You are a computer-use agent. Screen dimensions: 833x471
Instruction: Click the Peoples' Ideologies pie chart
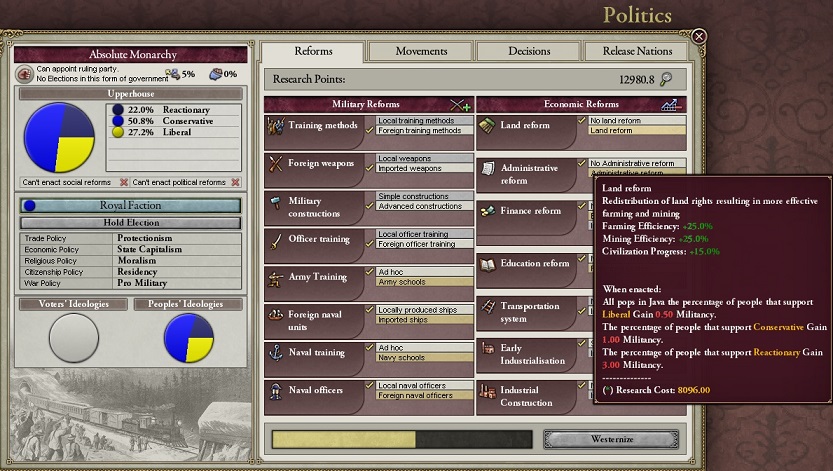click(x=188, y=337)
